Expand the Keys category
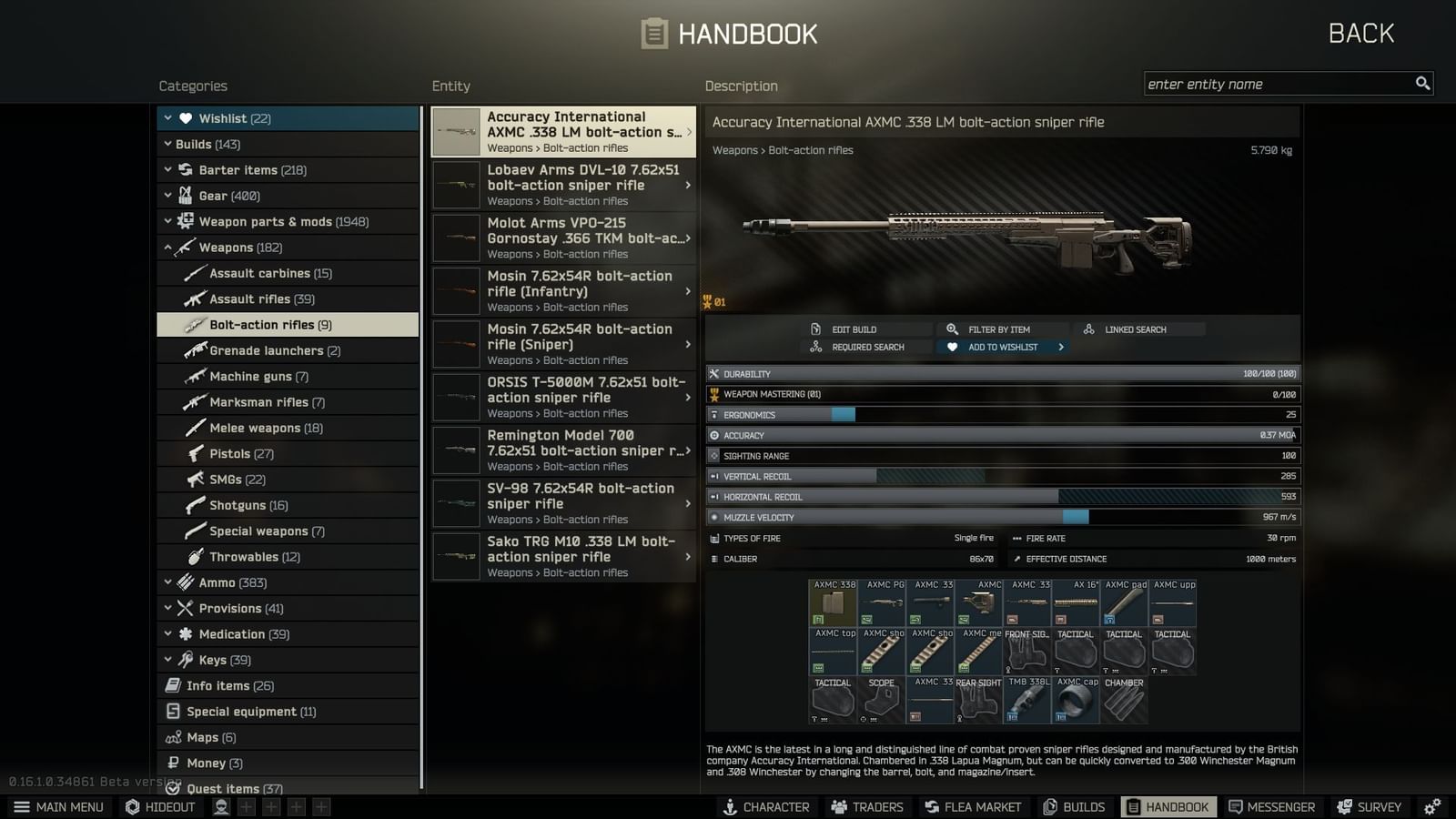 [169, 660]
